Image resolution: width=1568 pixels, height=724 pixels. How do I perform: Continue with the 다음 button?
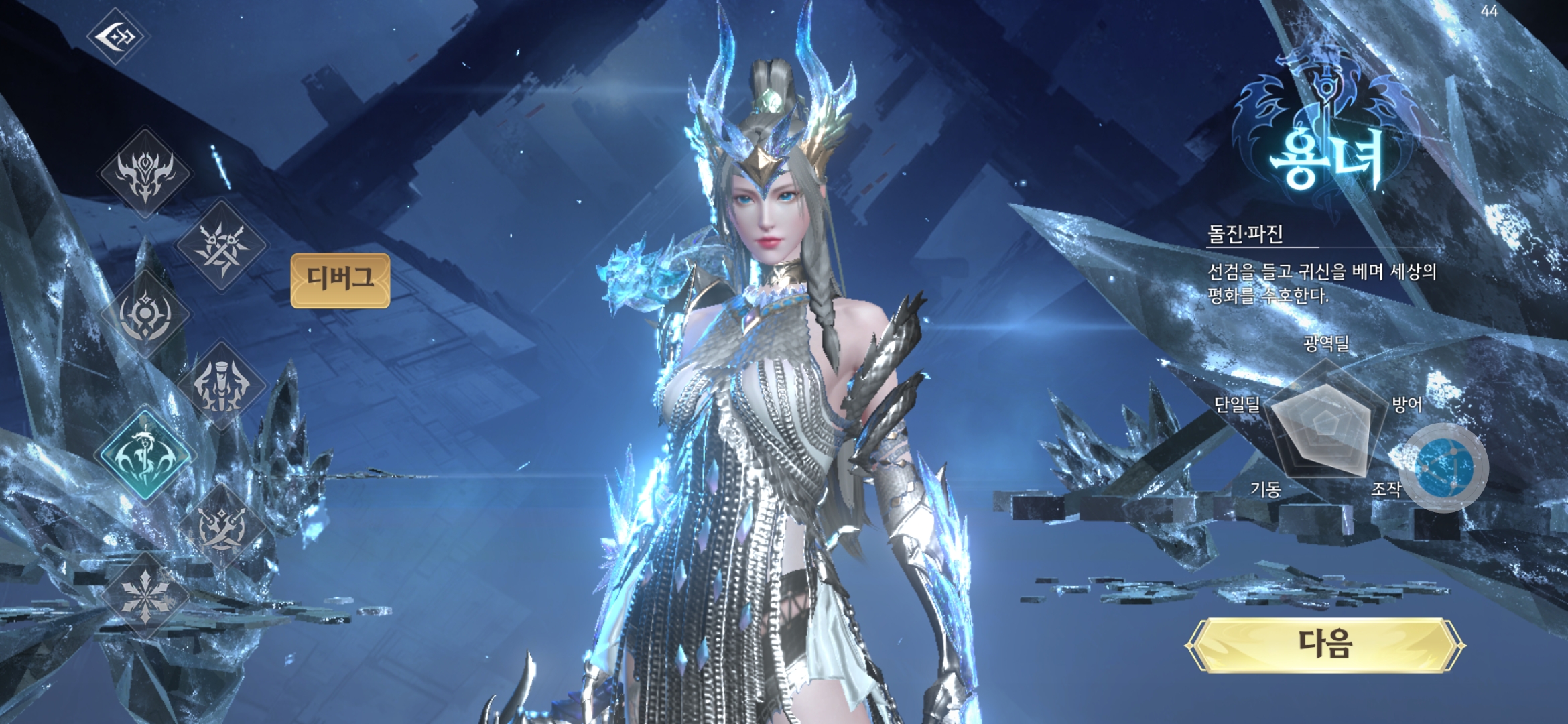click(1325, 645)
